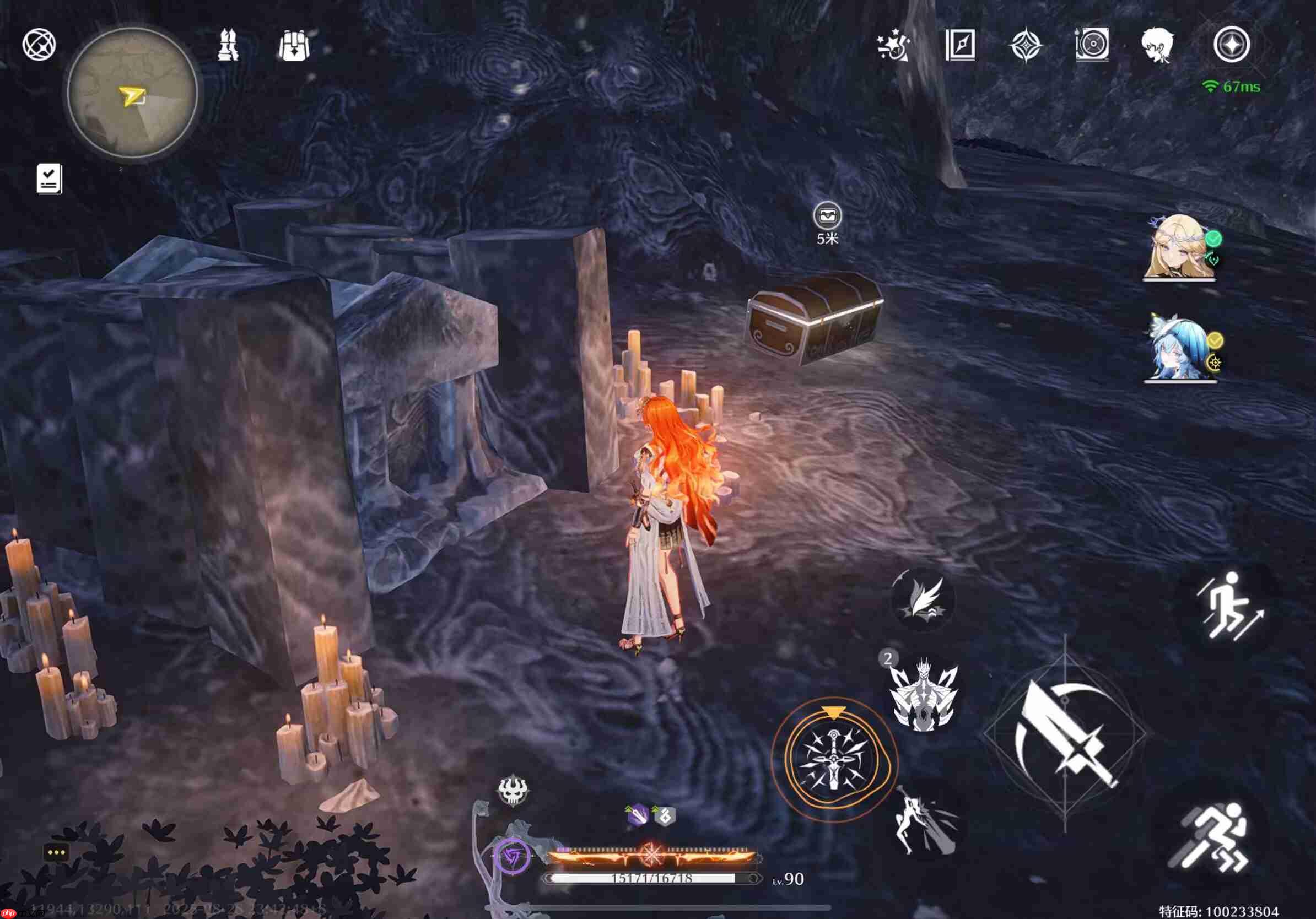Select the treasure chest tracker marker
Screen dimensions: 1316x919
[827, 216]
